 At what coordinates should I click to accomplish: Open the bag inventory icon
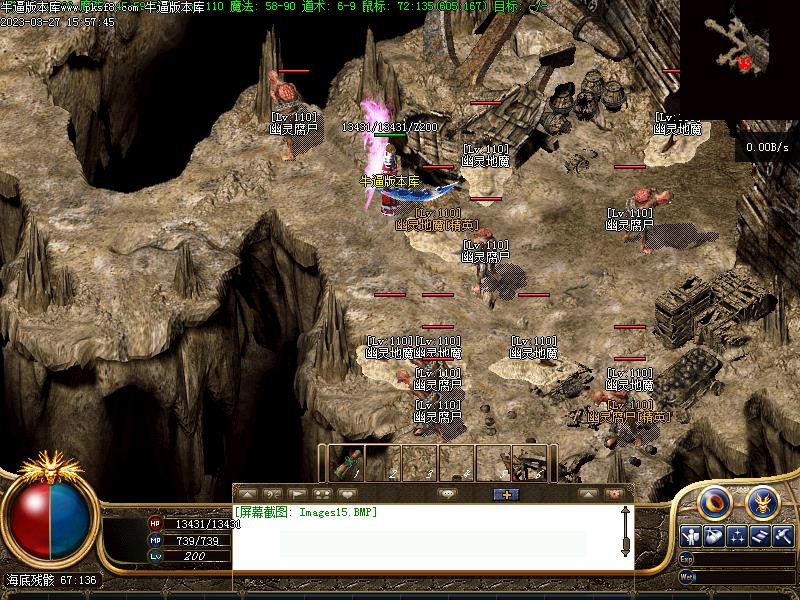click(x=714, y=536)
